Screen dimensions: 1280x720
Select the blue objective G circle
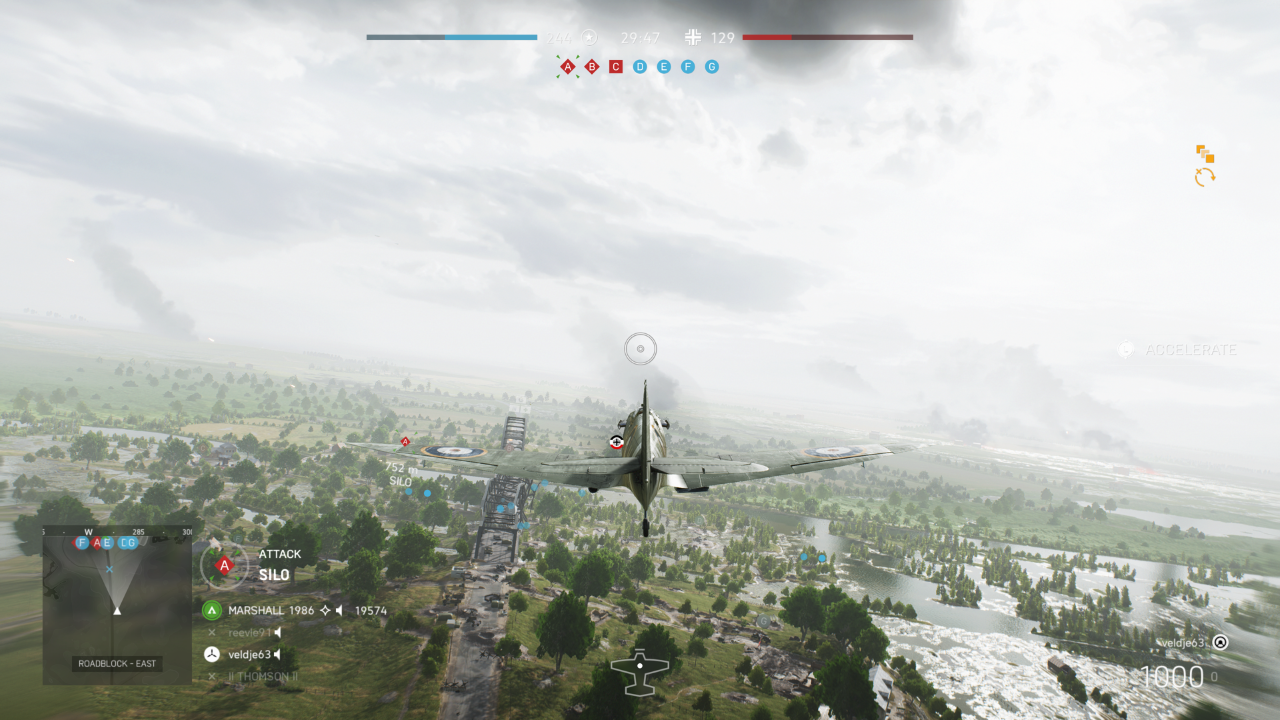pos(712,67)
